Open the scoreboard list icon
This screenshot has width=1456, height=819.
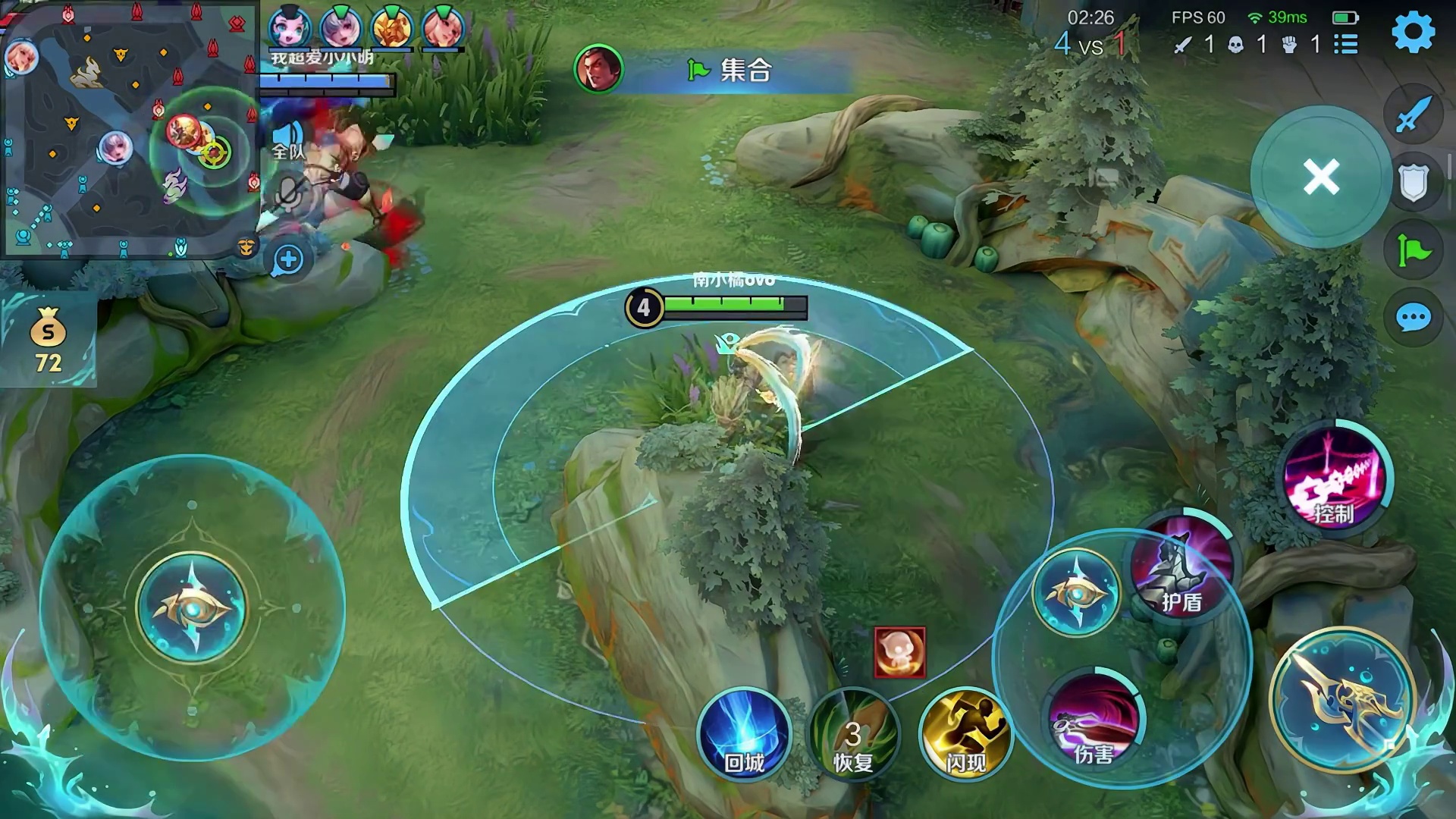coord(1346,44)
